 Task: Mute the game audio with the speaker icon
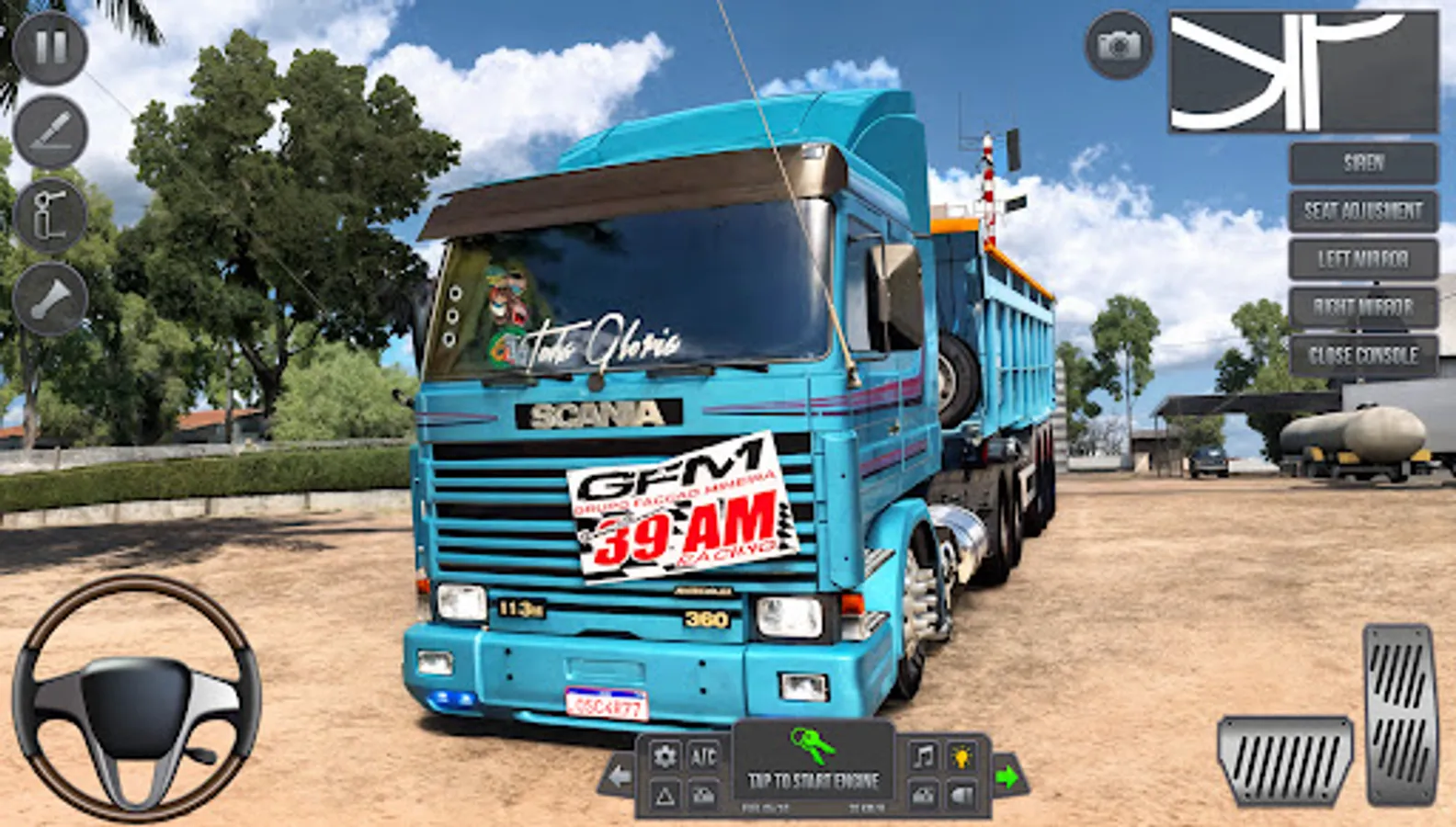[x=962, y=792]
